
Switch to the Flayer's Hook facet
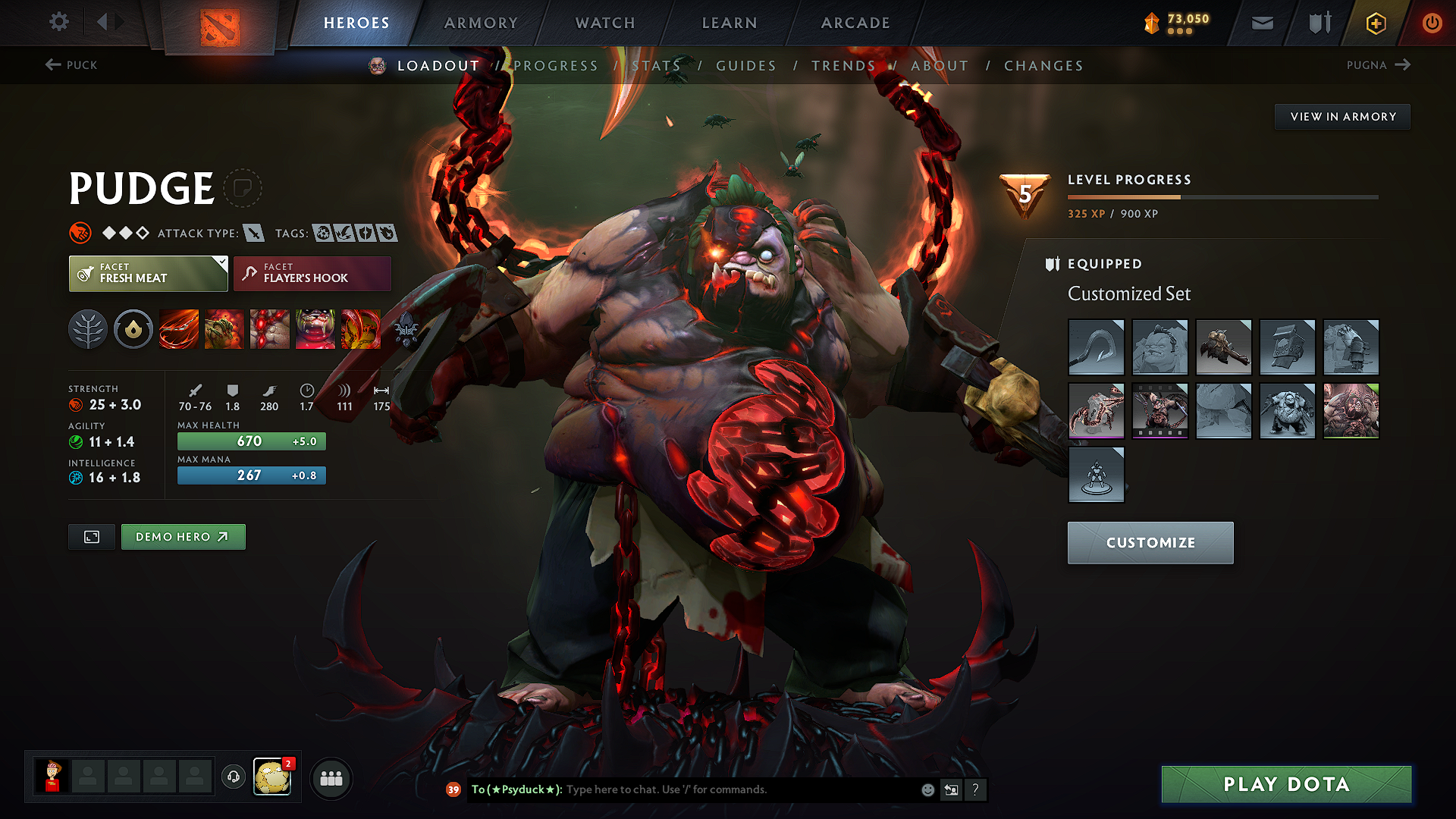pos(312,273)
